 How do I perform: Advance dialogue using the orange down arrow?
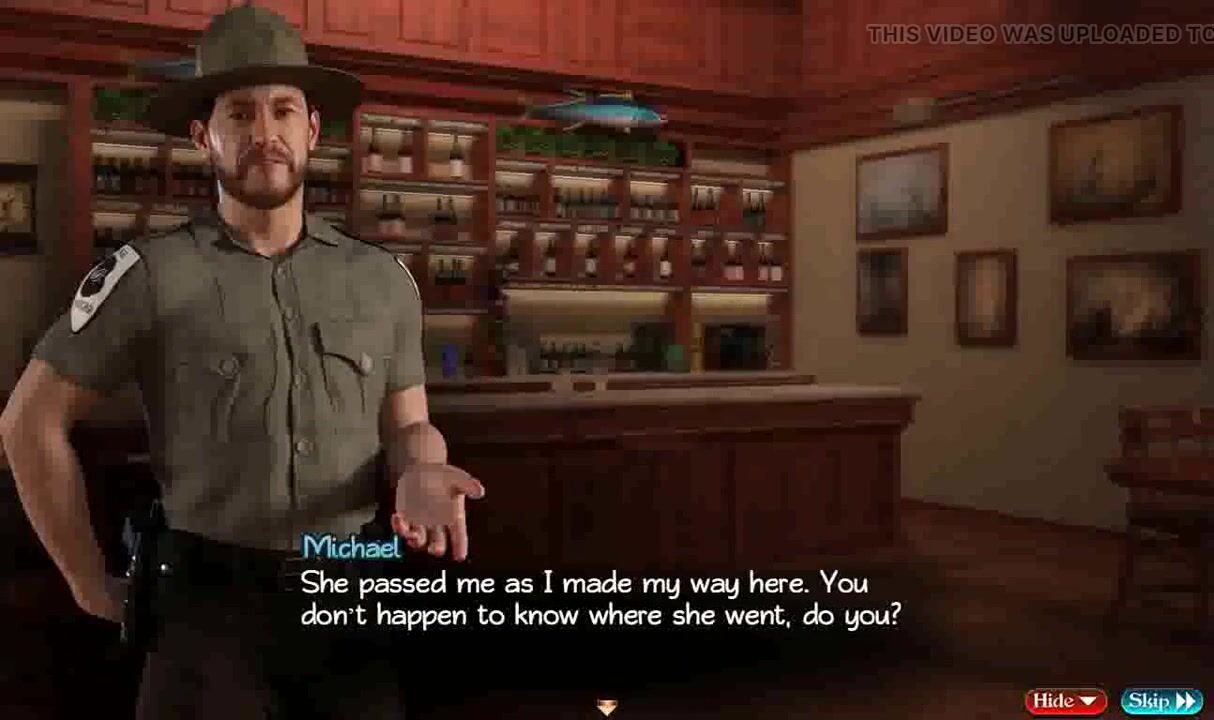(606, 708)
